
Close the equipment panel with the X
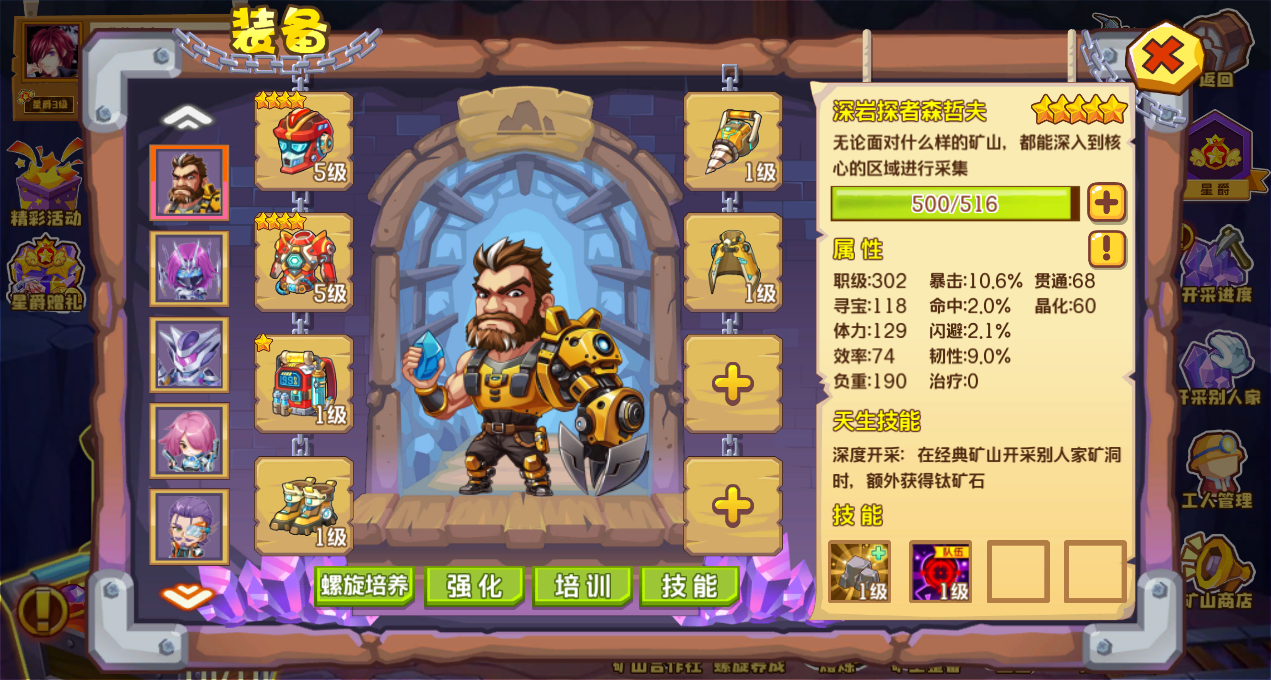pos(1162,57)
